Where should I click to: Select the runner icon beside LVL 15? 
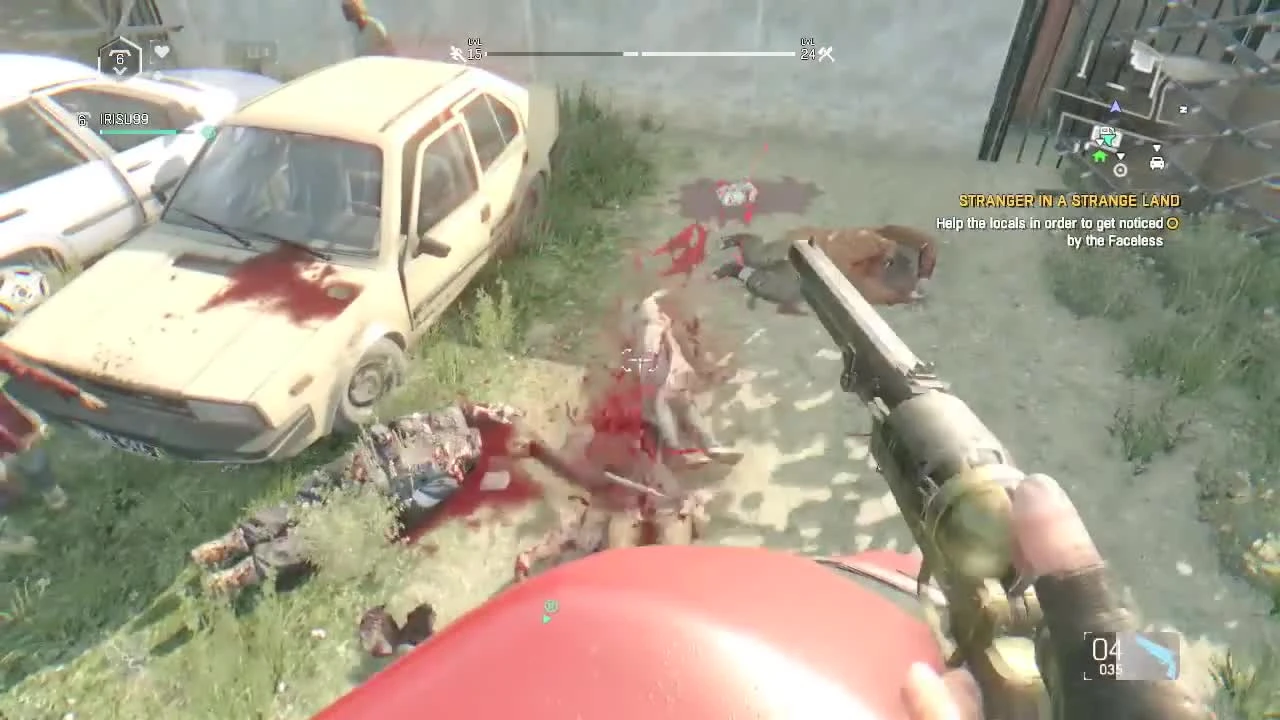456,54
